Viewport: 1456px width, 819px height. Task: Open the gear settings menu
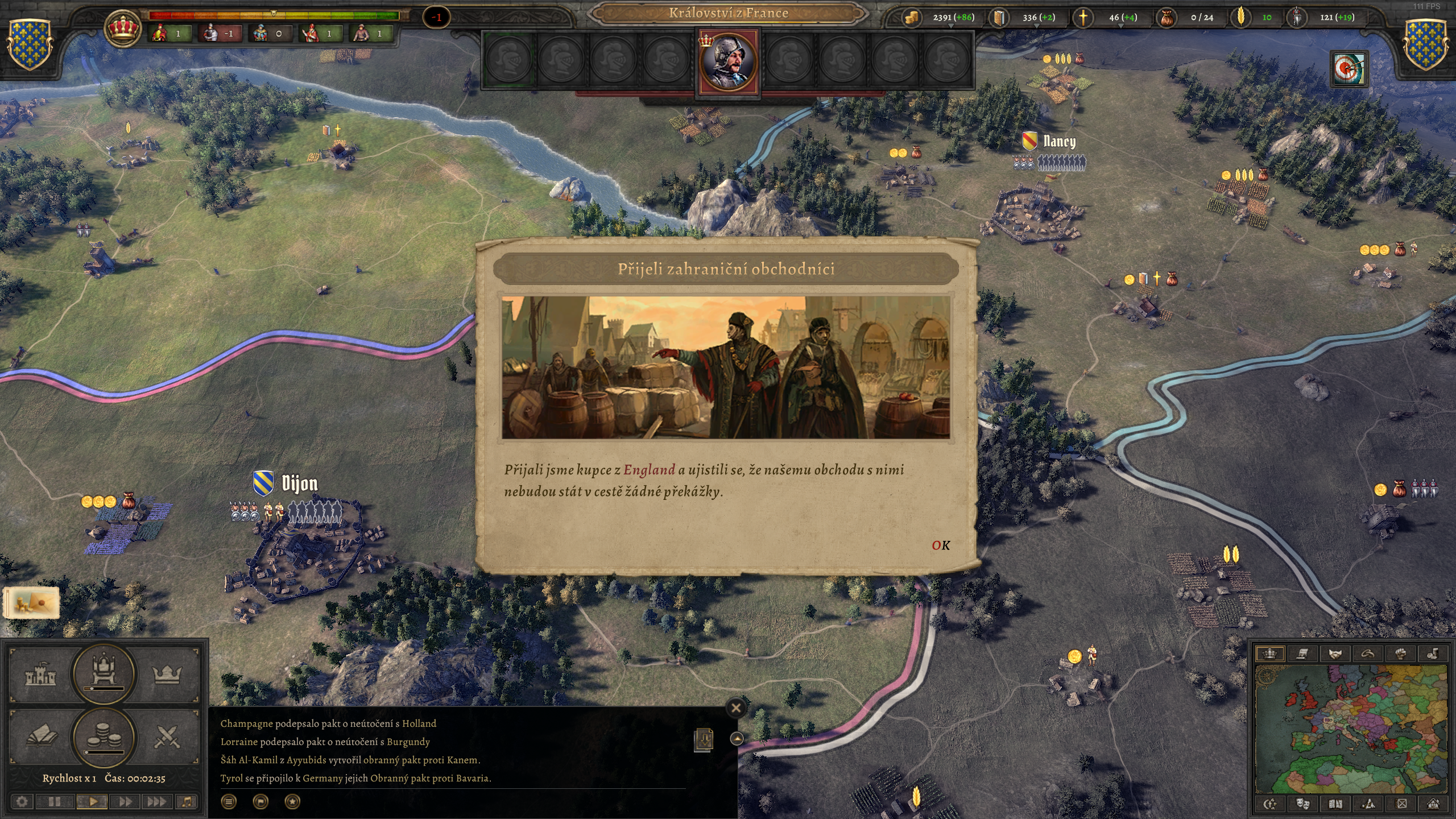[22, 802]
